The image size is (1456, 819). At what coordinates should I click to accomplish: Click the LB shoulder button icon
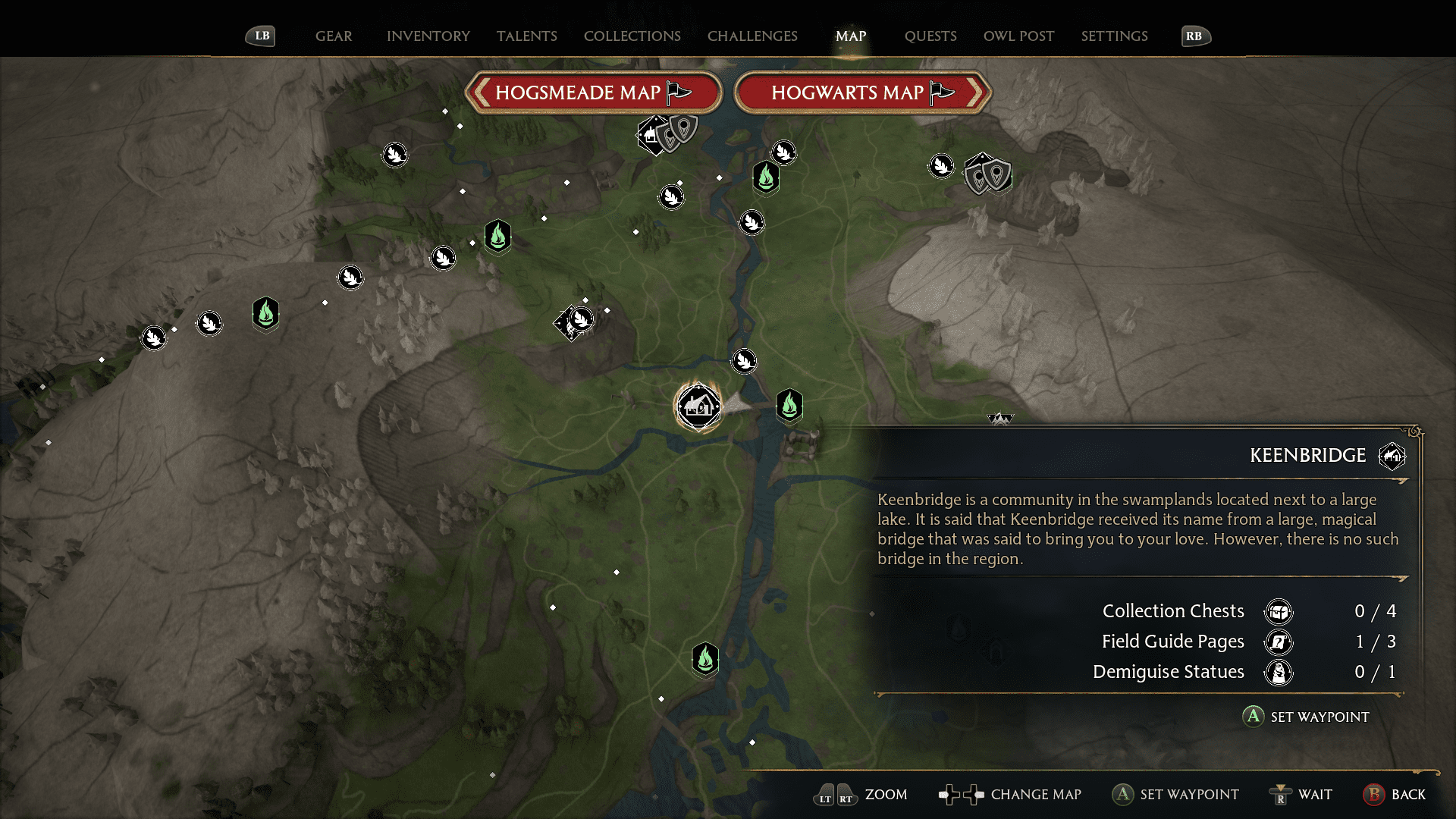pyautogui.click(x=260, y=35)
